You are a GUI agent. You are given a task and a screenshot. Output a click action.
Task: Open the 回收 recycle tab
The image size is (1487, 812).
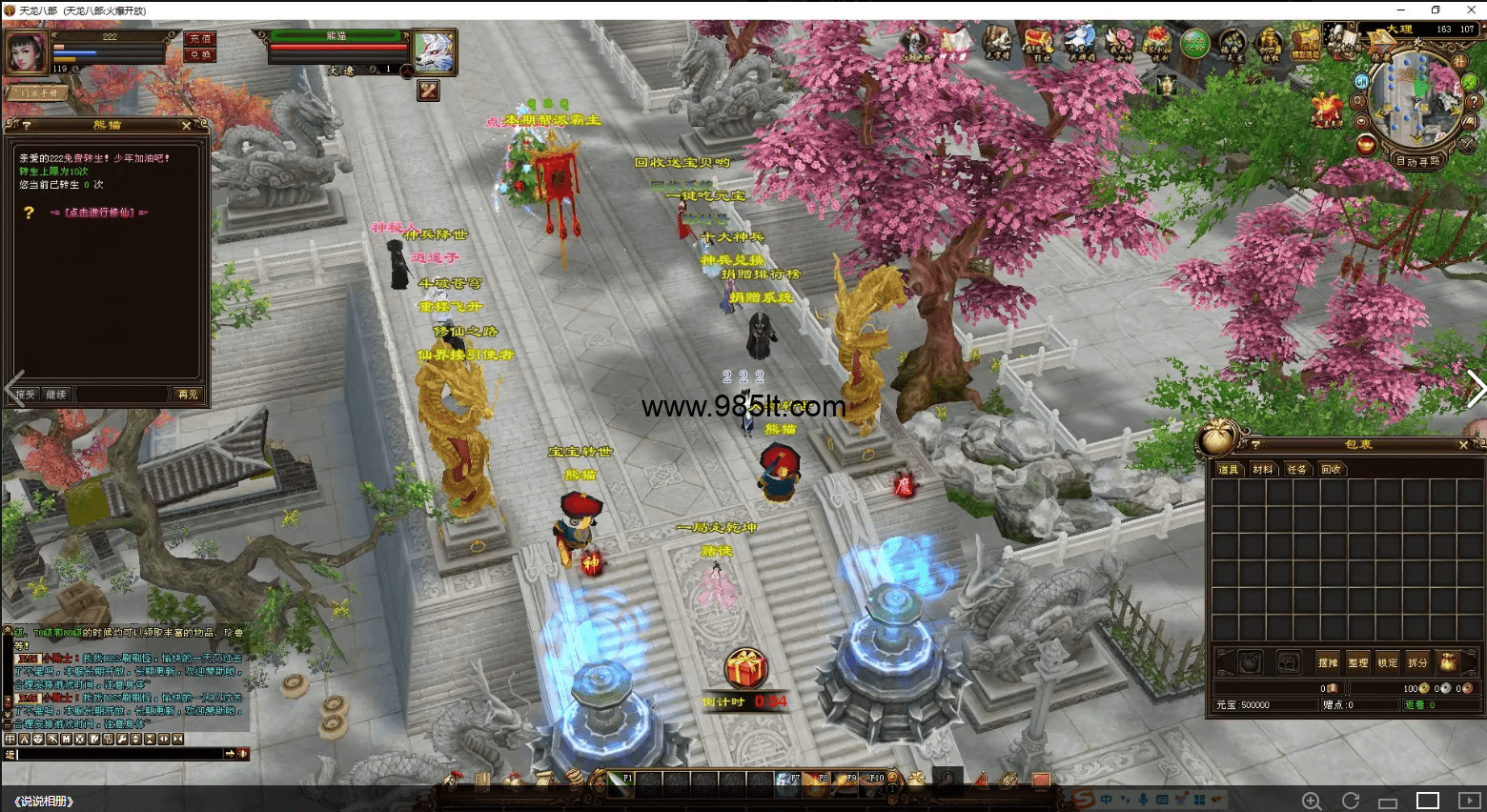click(x=1332, y=470)
